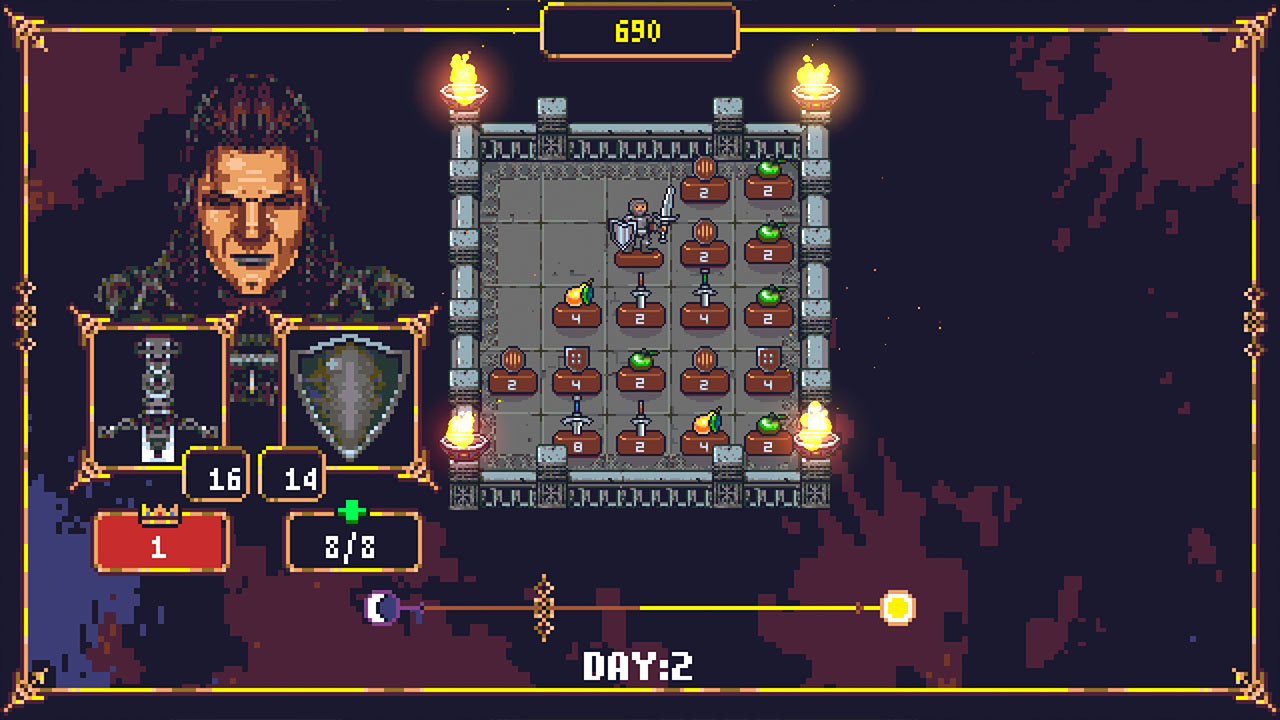This screenshot has width=1280, height=720.
Task: Click the gold banner showing 690
Action: (x=637, y=29)
